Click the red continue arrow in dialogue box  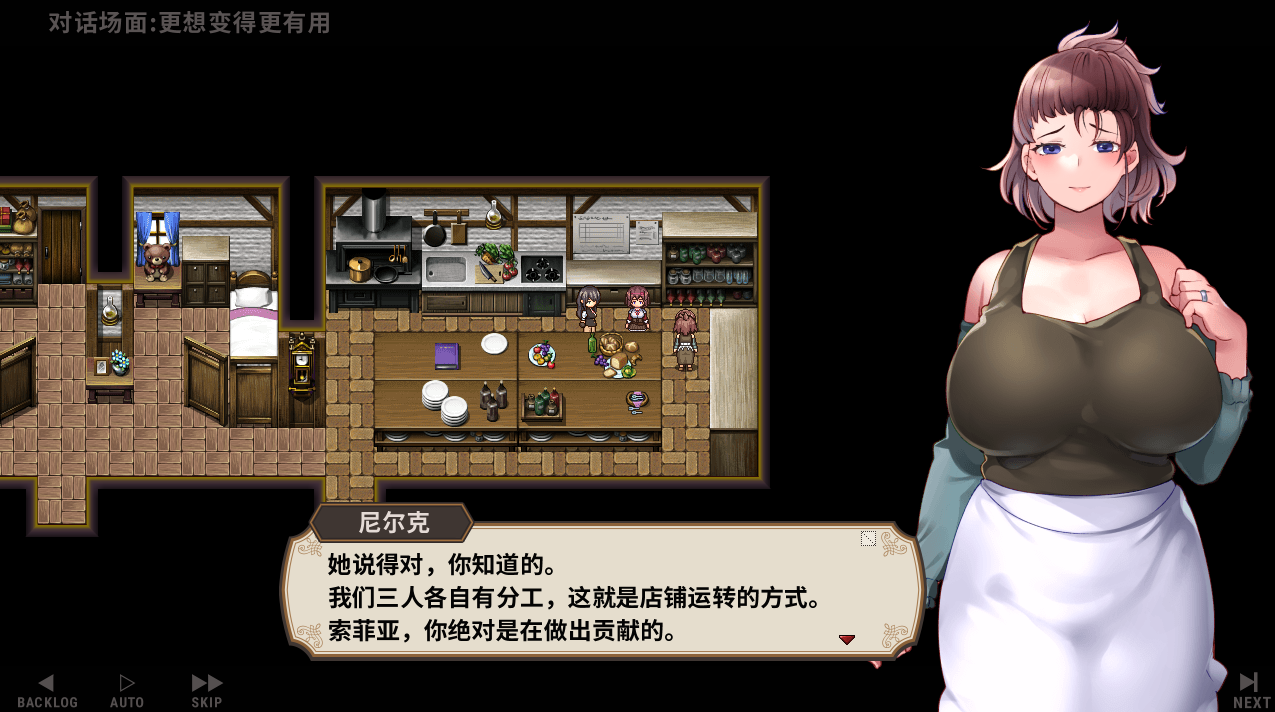(x=847, y=639)
